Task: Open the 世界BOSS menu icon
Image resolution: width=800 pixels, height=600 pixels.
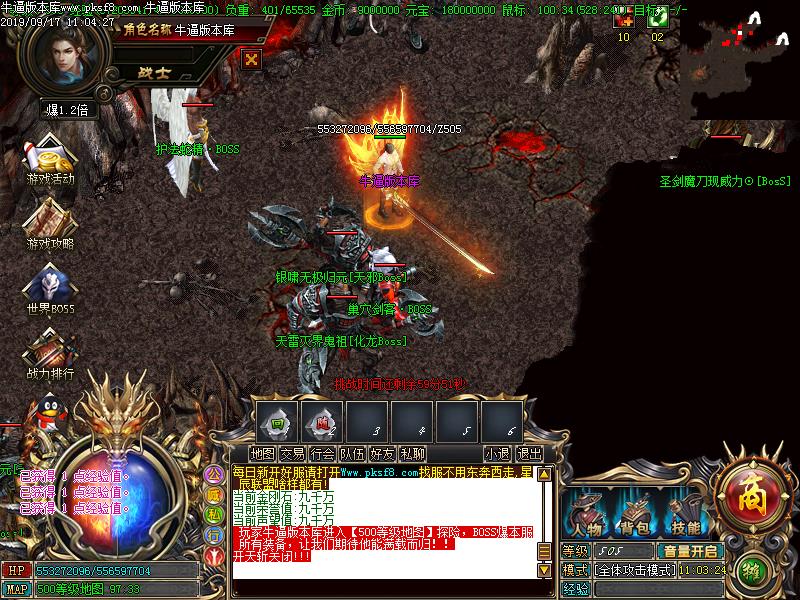Action: 50,287
